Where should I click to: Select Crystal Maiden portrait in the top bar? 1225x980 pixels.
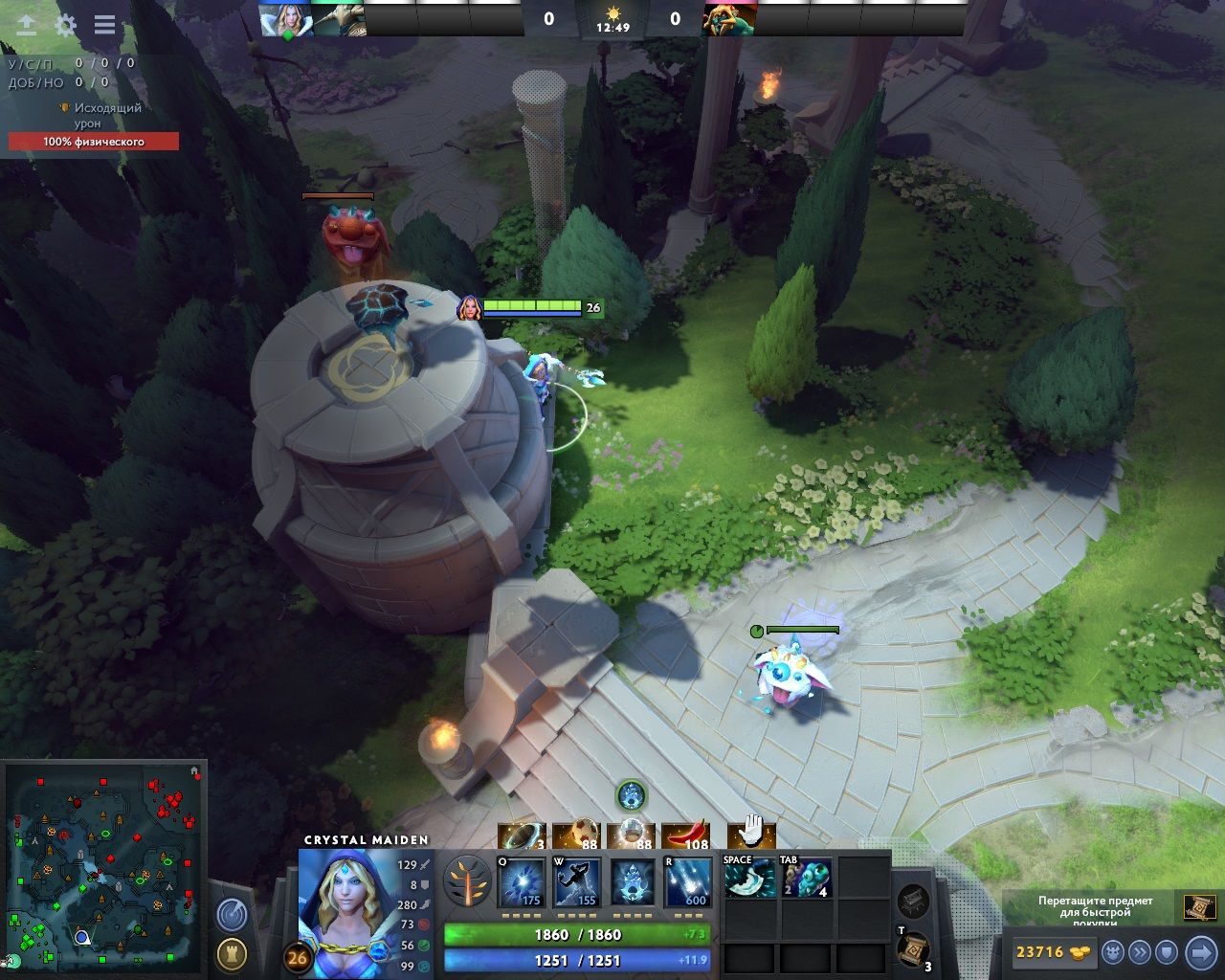285,20
